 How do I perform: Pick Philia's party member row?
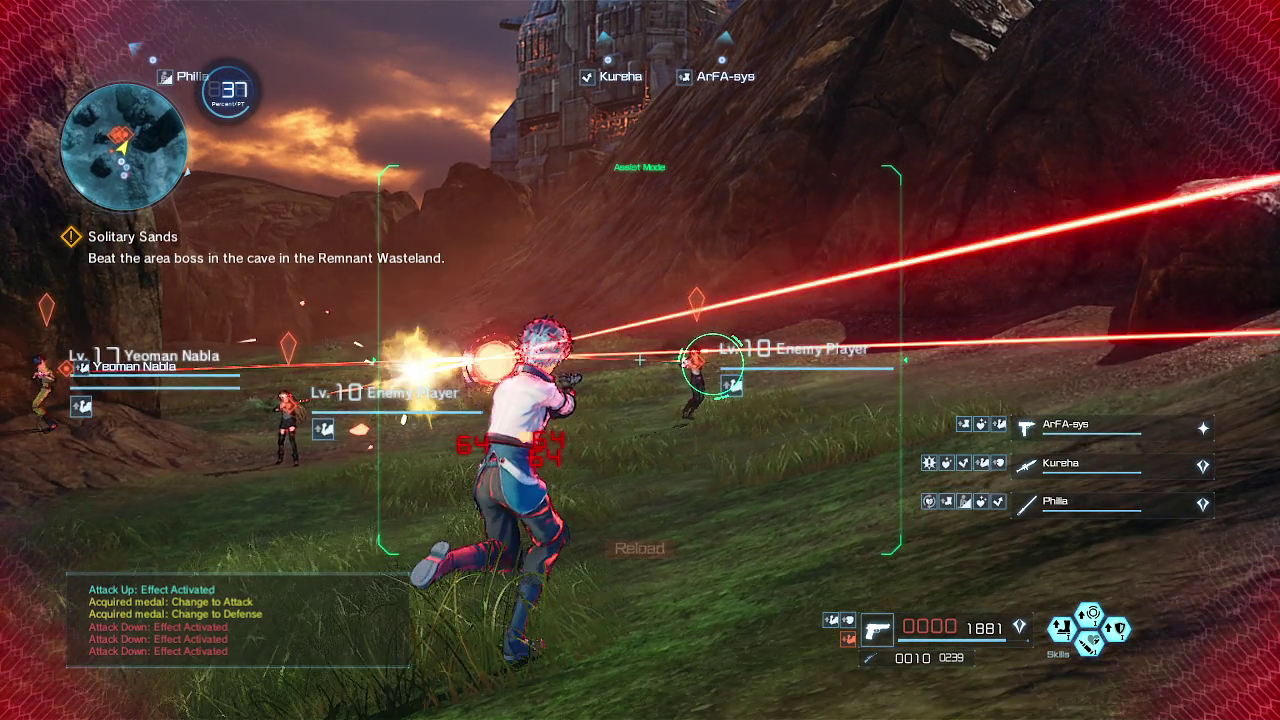point(1091,505)
